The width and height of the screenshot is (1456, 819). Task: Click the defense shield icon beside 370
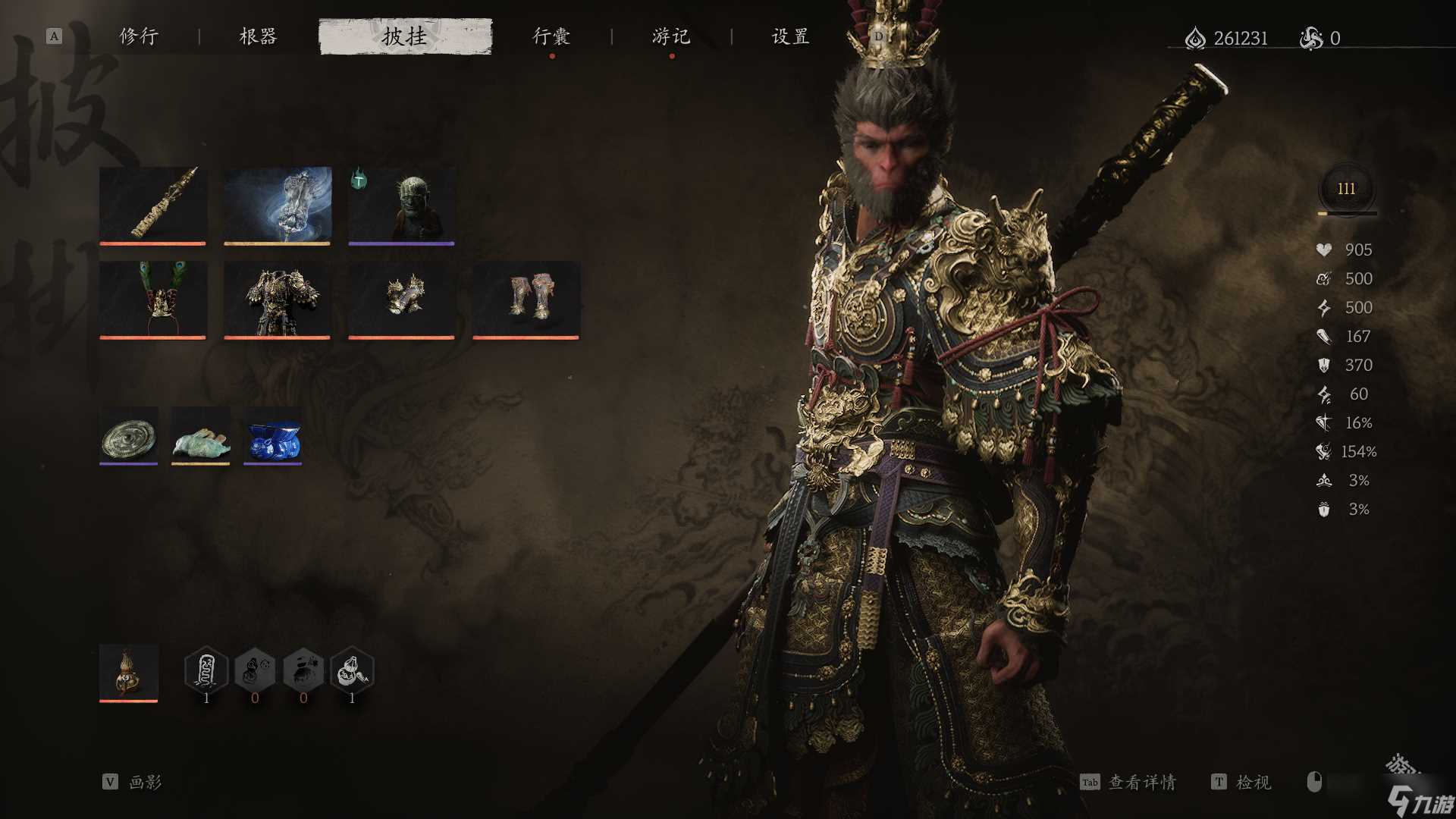(1323, 365)
